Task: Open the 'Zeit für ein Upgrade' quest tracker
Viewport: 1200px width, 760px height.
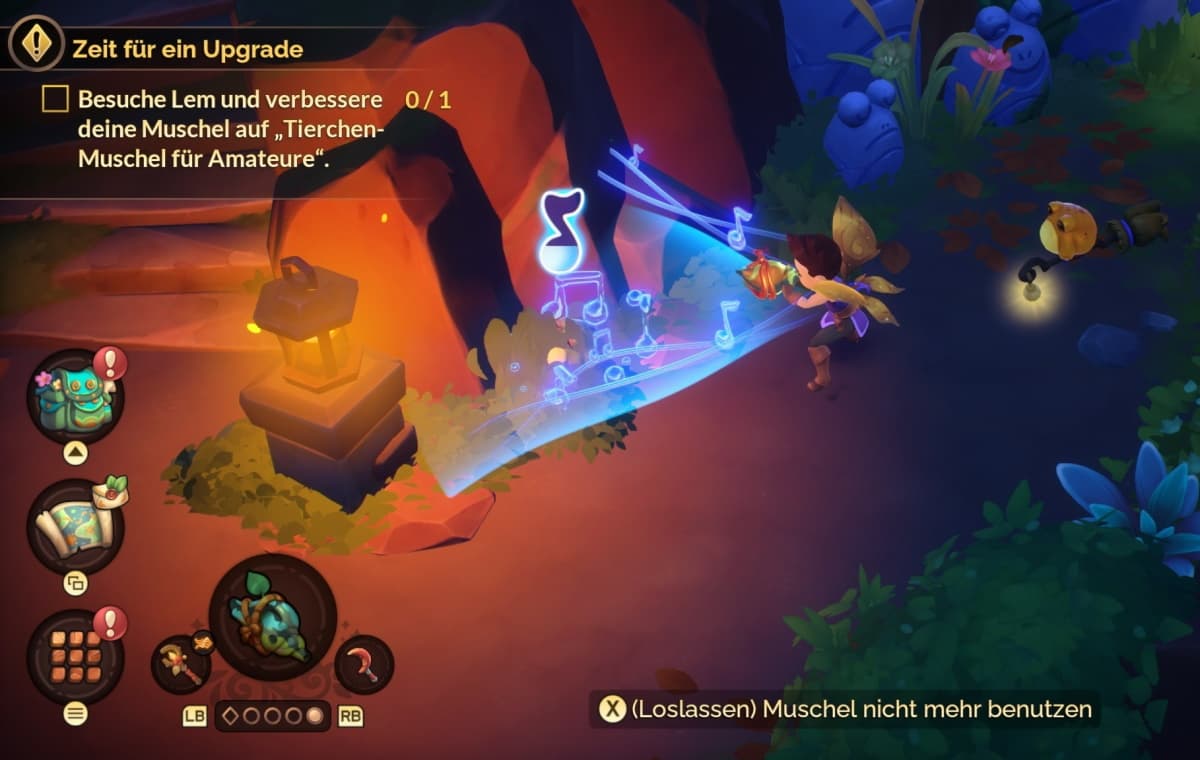Action: (x=188, y=47)
